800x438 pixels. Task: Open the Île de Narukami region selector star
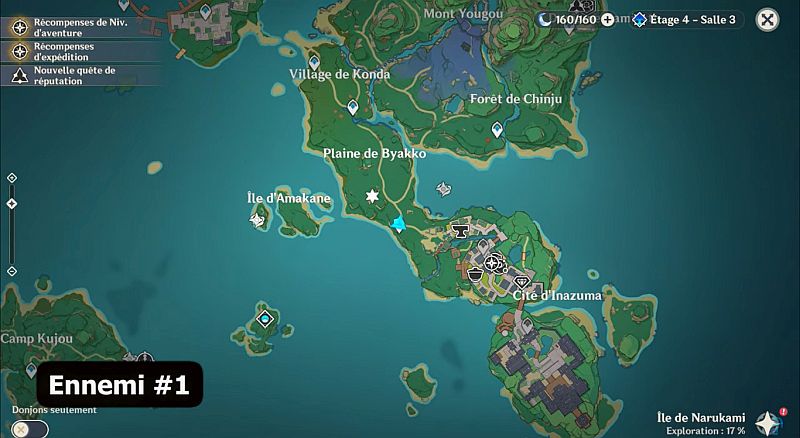[768, 422]
